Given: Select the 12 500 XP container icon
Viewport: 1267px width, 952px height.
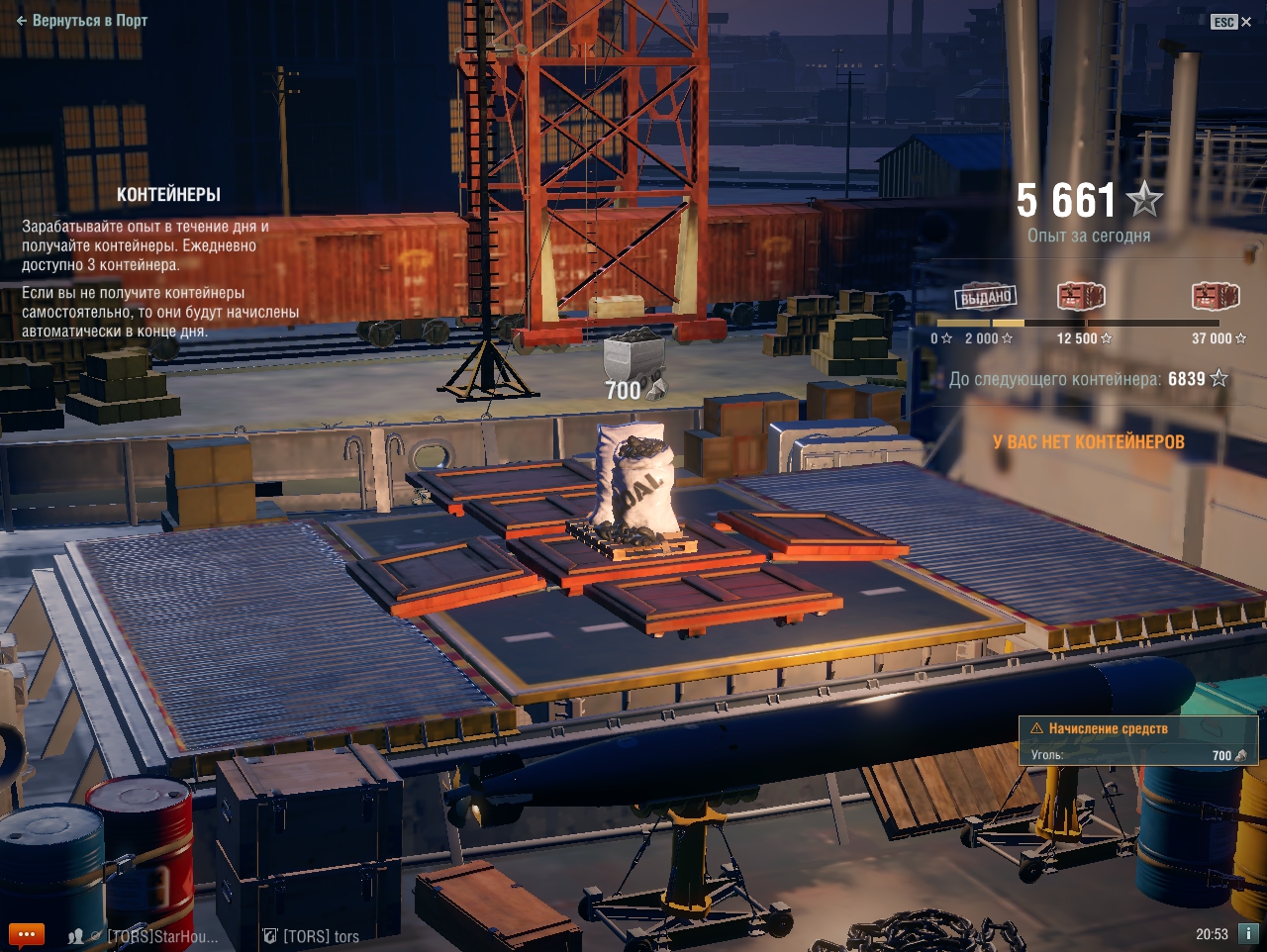Looking at the screenshot, I should pos(1080,296).
